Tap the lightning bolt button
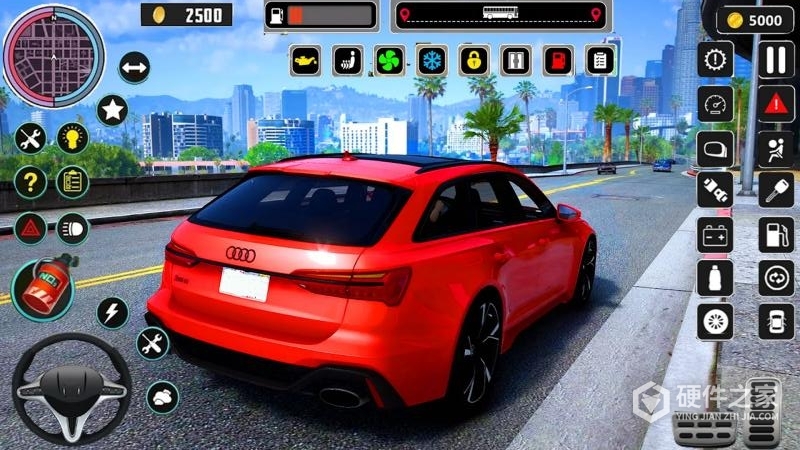This screenshot has height=450, width=800. 112,312
